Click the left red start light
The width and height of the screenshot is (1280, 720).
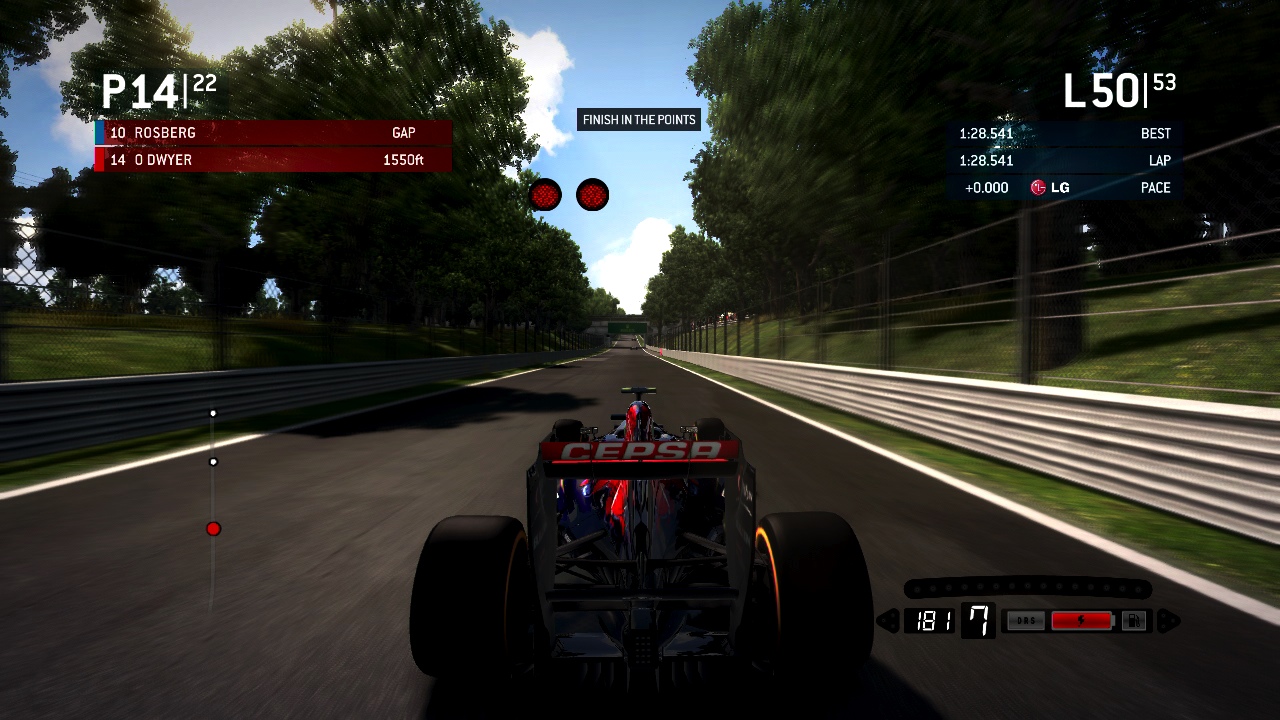[x=545, y=194]
